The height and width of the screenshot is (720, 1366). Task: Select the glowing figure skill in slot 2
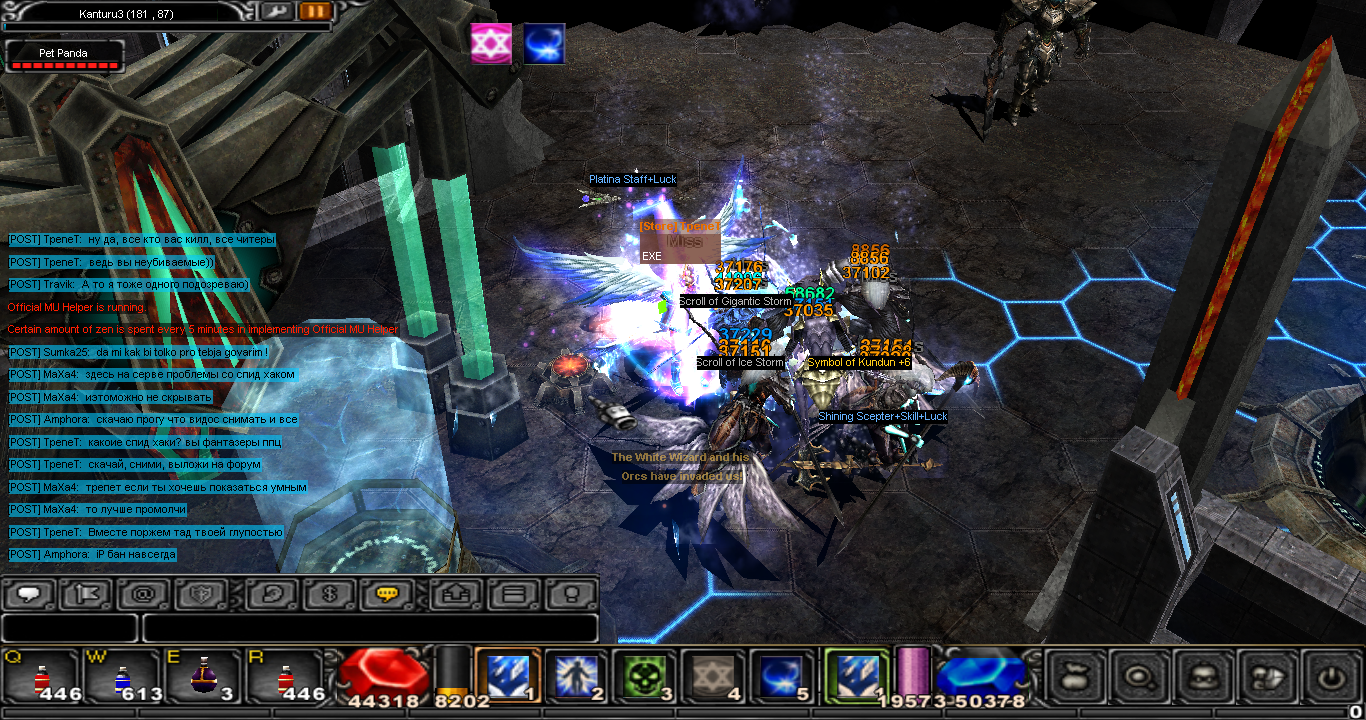pyautogui.click(x=576, y=676)
